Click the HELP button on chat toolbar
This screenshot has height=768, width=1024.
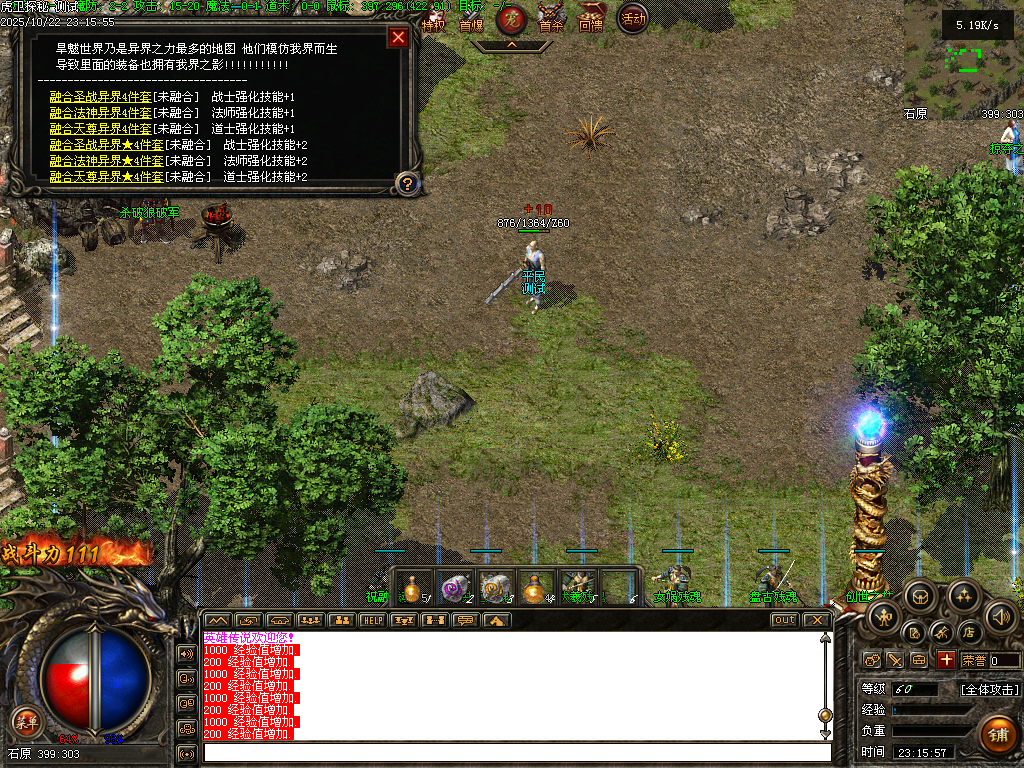pos(372,620)
